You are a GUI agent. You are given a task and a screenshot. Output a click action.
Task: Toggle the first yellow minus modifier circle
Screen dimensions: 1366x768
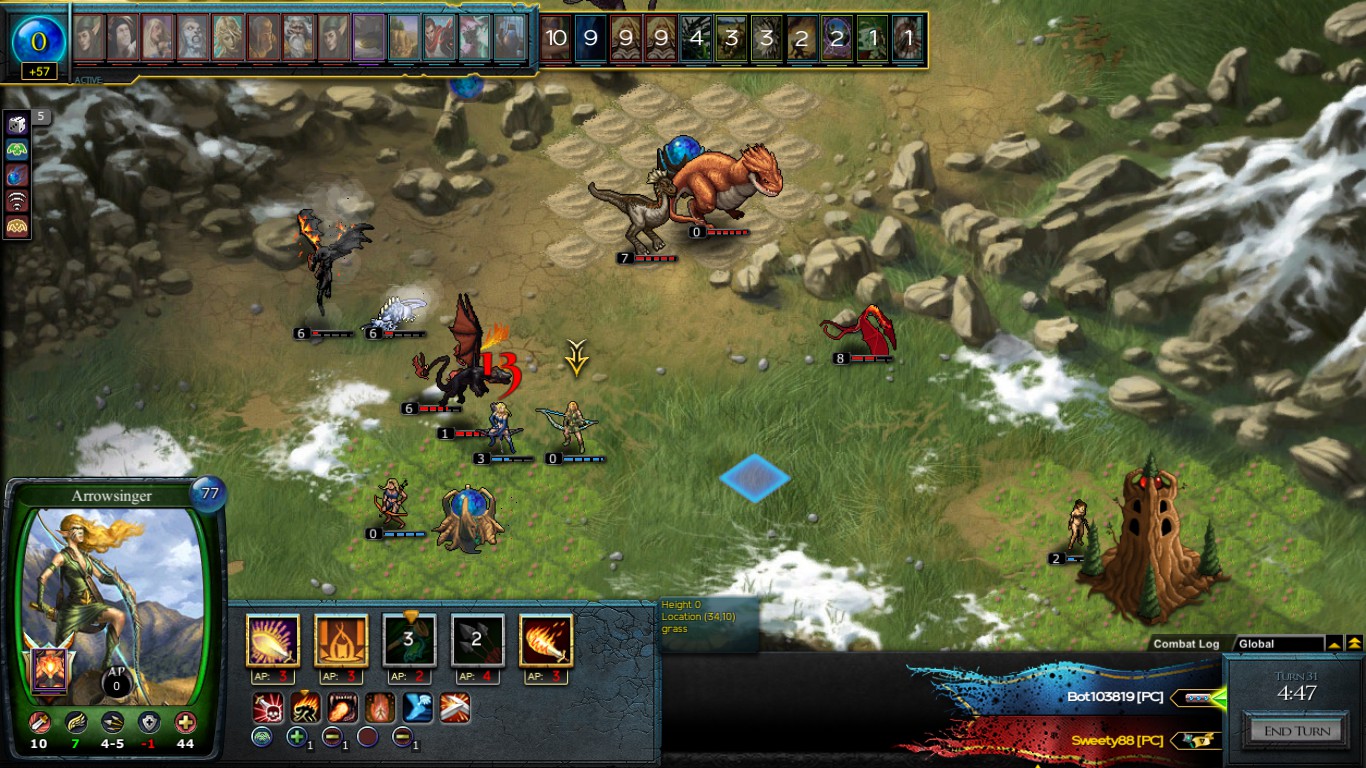[x=331, y=736]
